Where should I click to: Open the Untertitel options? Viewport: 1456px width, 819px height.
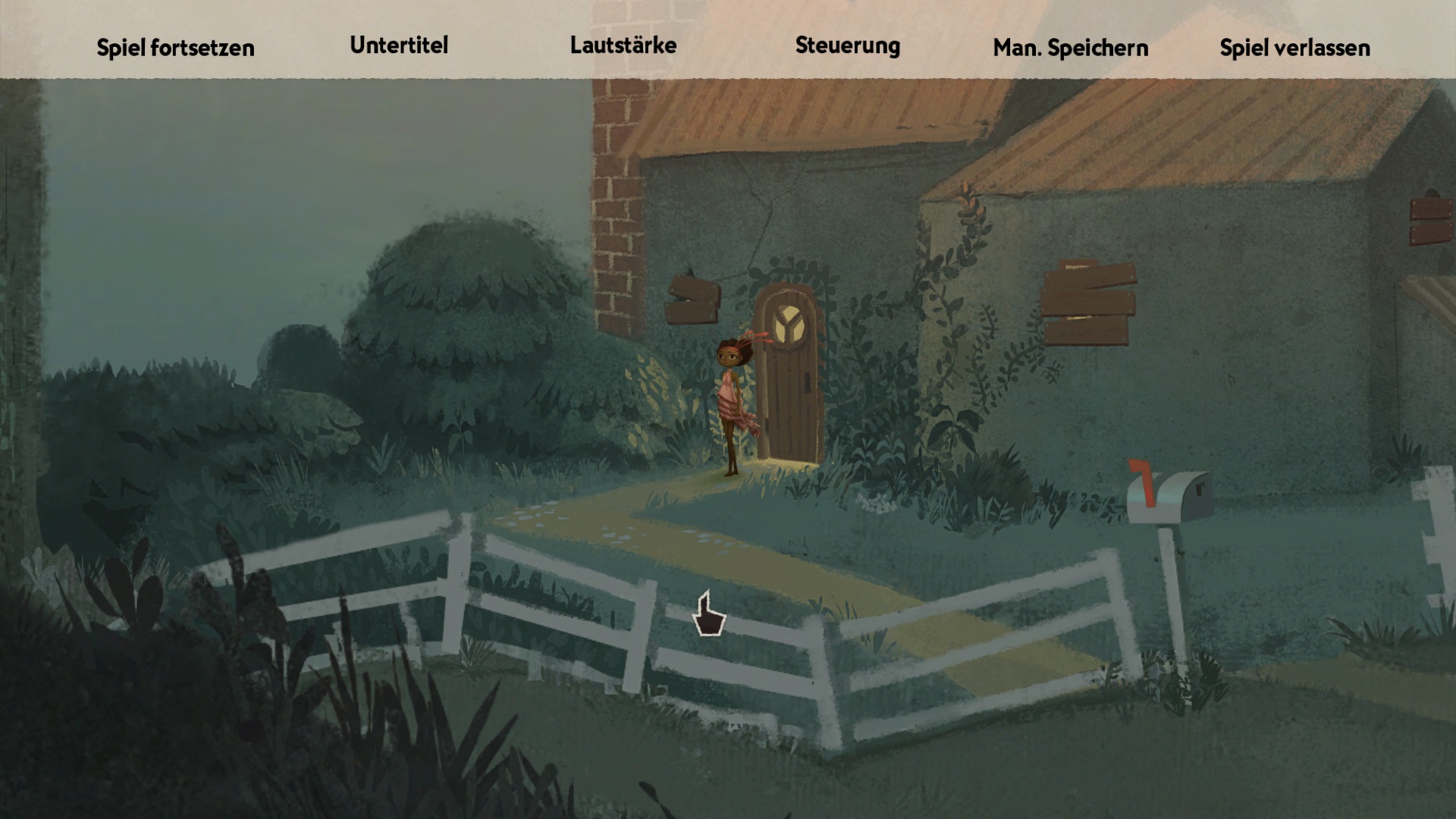[x=399, y=45]
